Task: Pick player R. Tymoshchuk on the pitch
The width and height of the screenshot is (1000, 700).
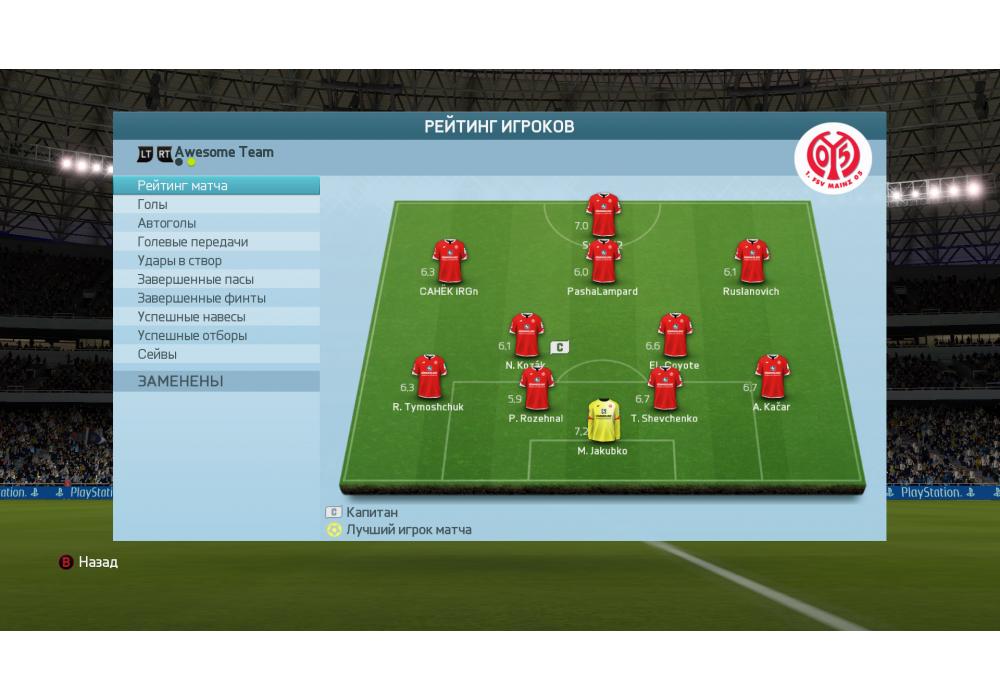Action: coord(429,377)
